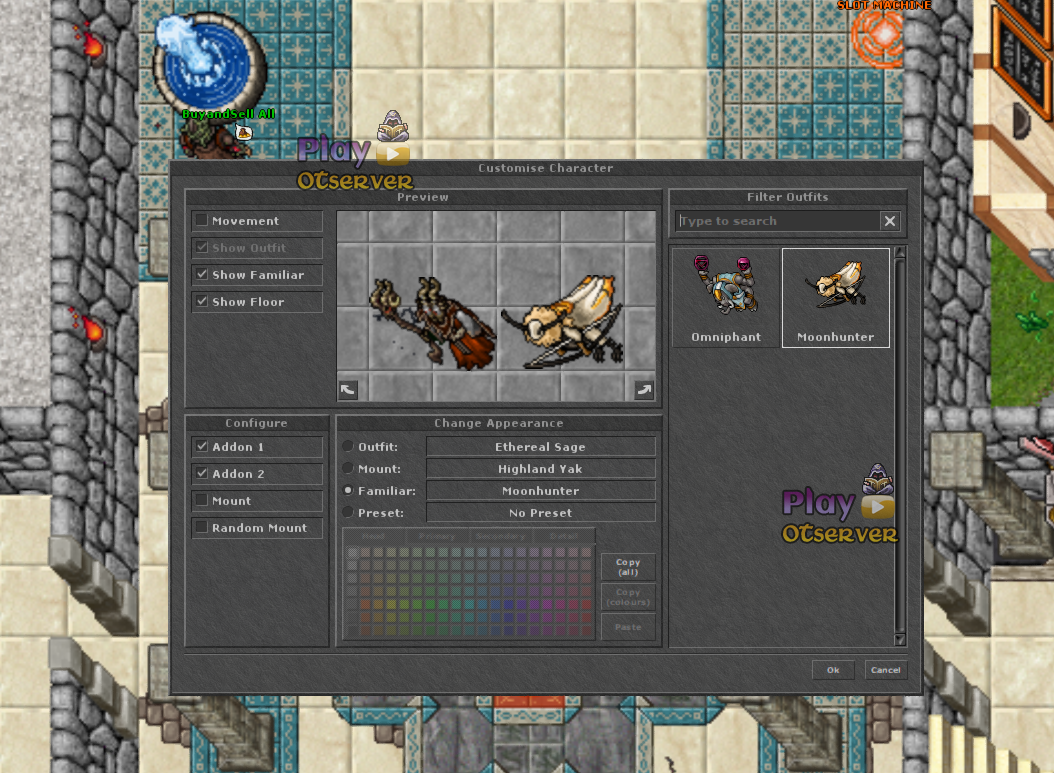Clear the outfit search with the X button
1054x773 pixels.
click(x=889, y=221)
